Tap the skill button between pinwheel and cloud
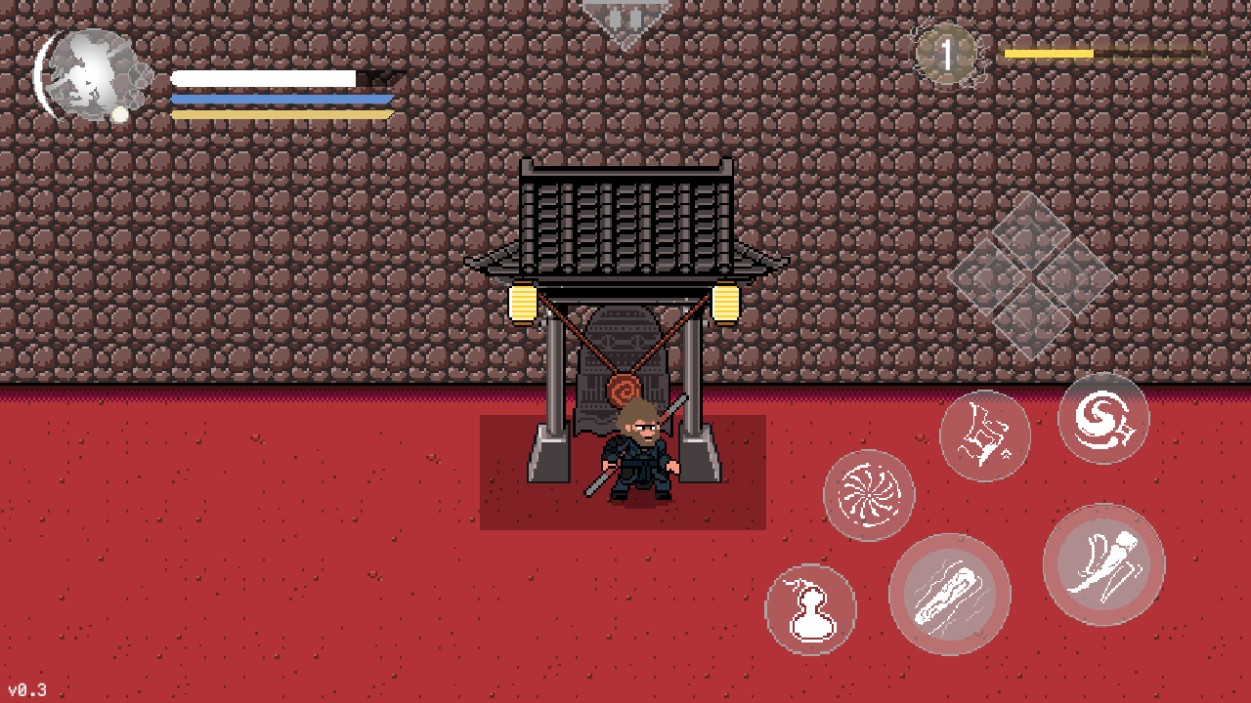This screenshot has height=703, width=1251. pos(985,436)
